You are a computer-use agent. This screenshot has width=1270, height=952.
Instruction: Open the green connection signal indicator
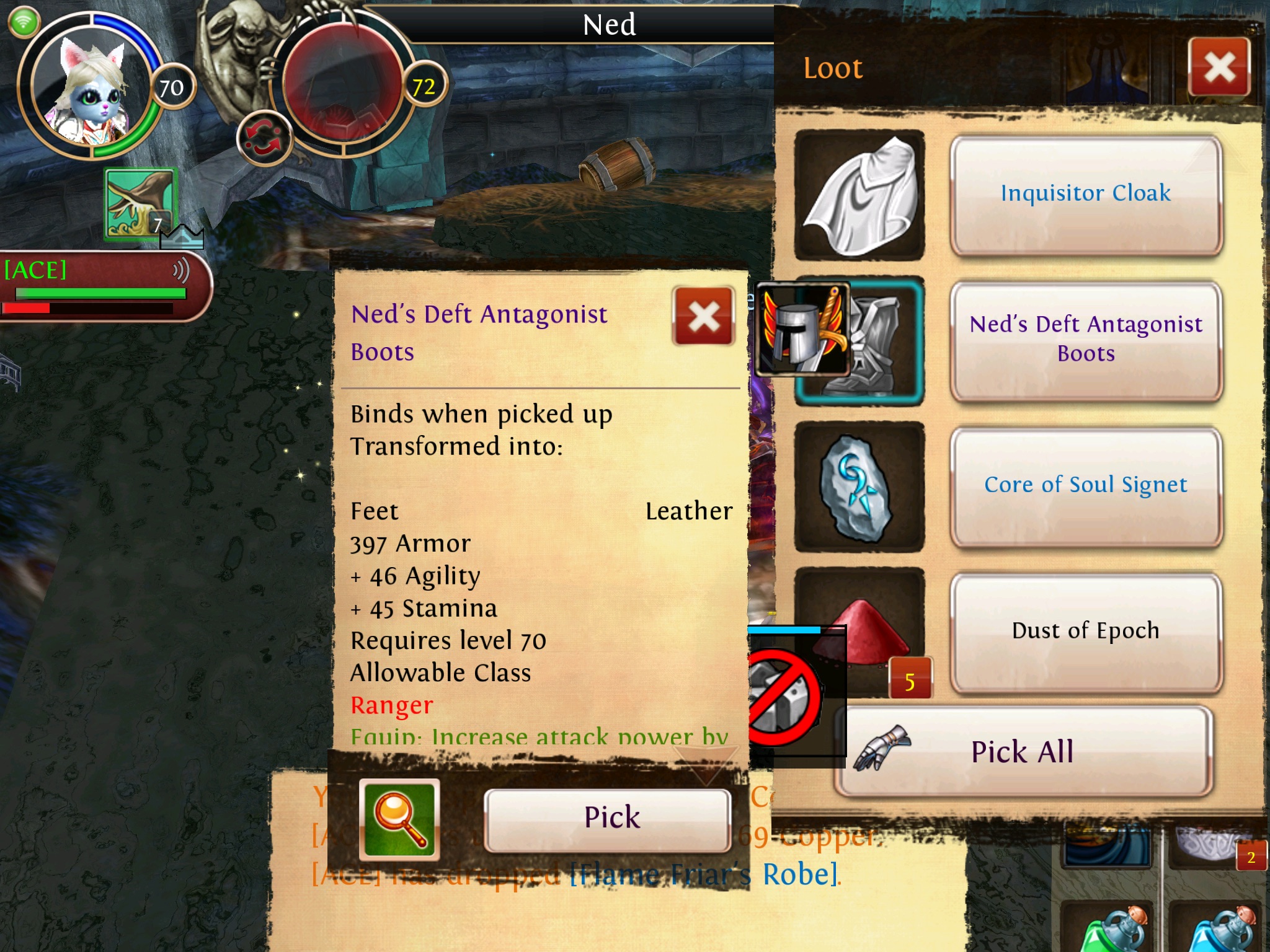[x=24, y=23]
